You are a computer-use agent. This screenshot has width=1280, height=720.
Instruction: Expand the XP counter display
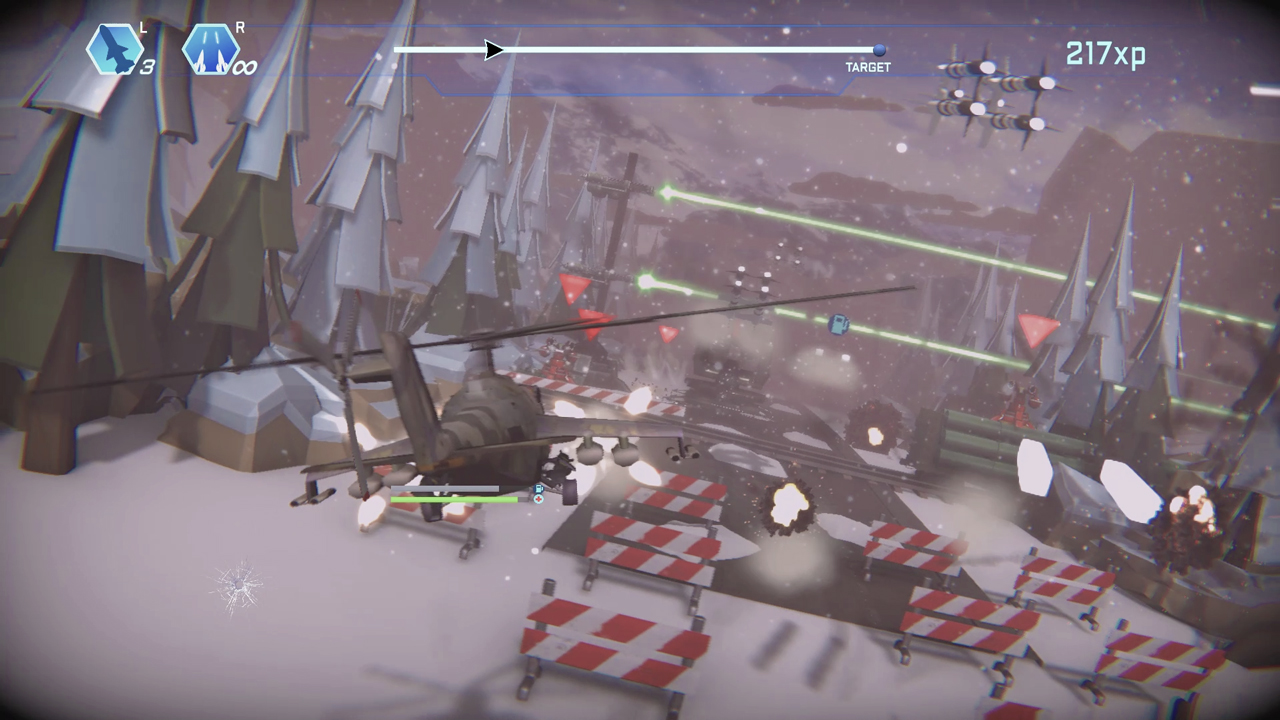point(1105,53)
